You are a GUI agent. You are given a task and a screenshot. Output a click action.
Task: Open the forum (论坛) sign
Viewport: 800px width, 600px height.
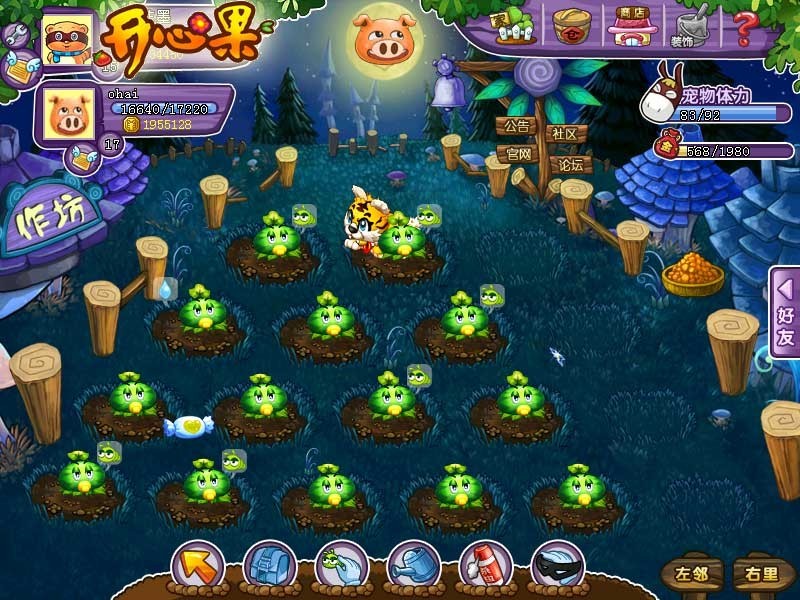(571, 164)
